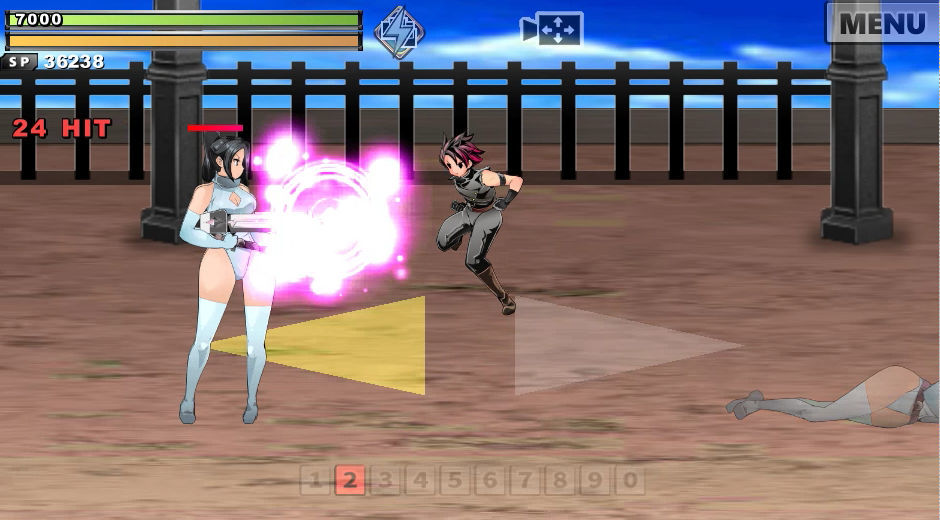Open the MENU button
This screenshot has height=520, width=940.
882,22
